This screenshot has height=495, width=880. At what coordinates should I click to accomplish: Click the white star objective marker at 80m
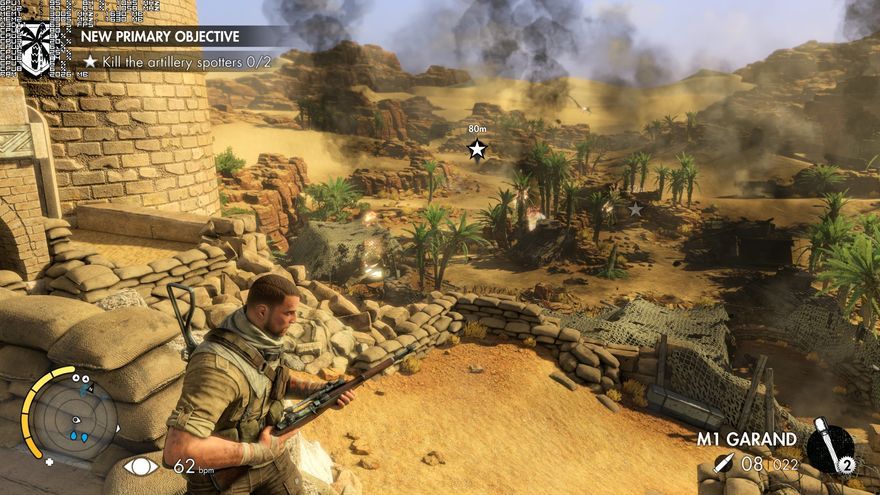click(x=477, y=149)
